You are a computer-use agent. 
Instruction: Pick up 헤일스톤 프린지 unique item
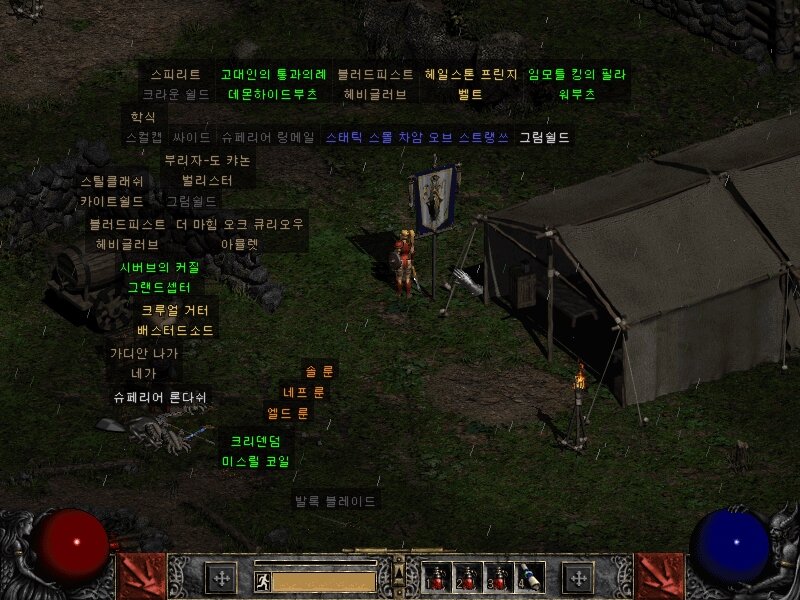(471, 75)
